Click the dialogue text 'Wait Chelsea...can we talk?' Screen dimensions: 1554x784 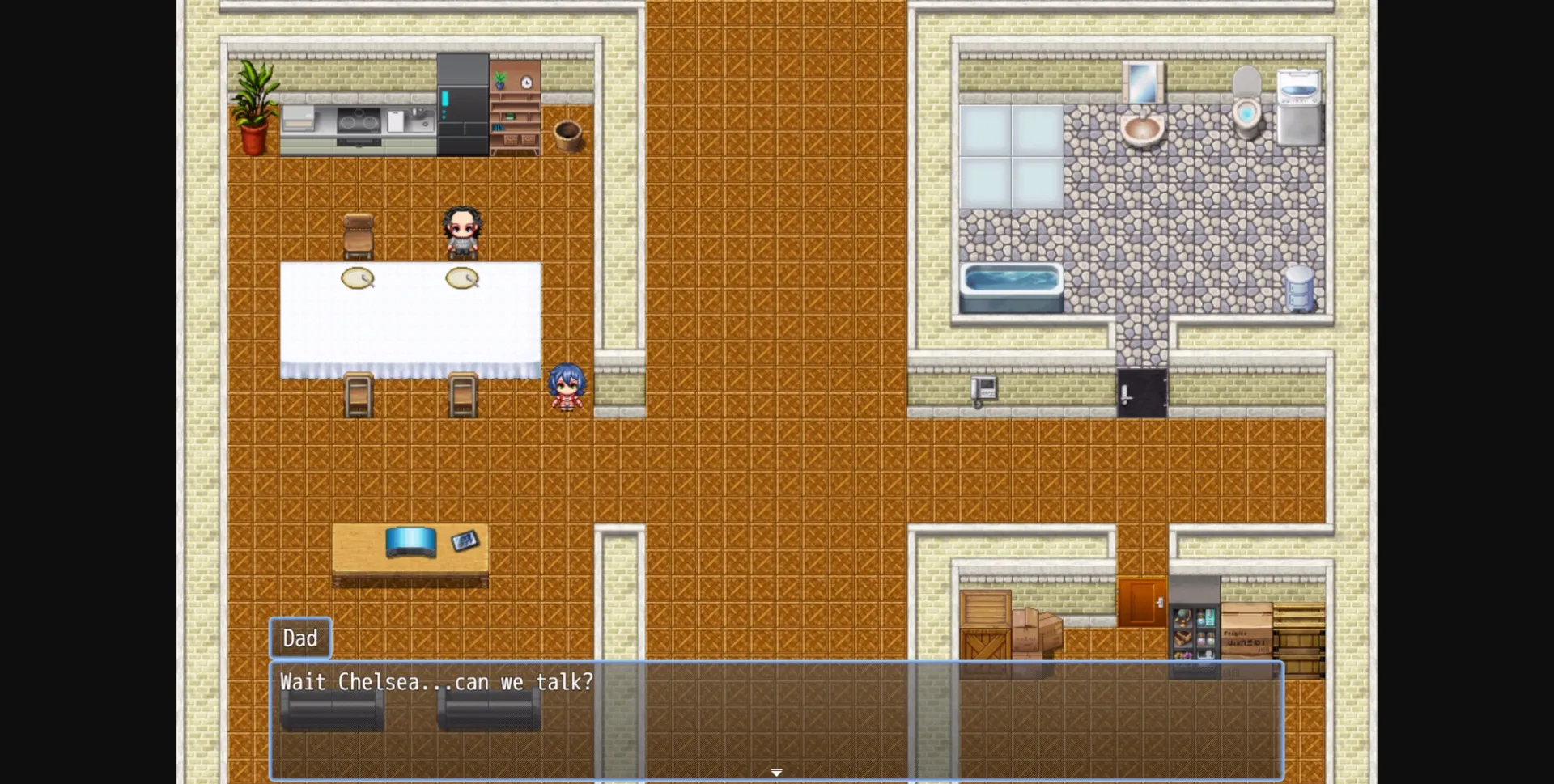point(435,682)
